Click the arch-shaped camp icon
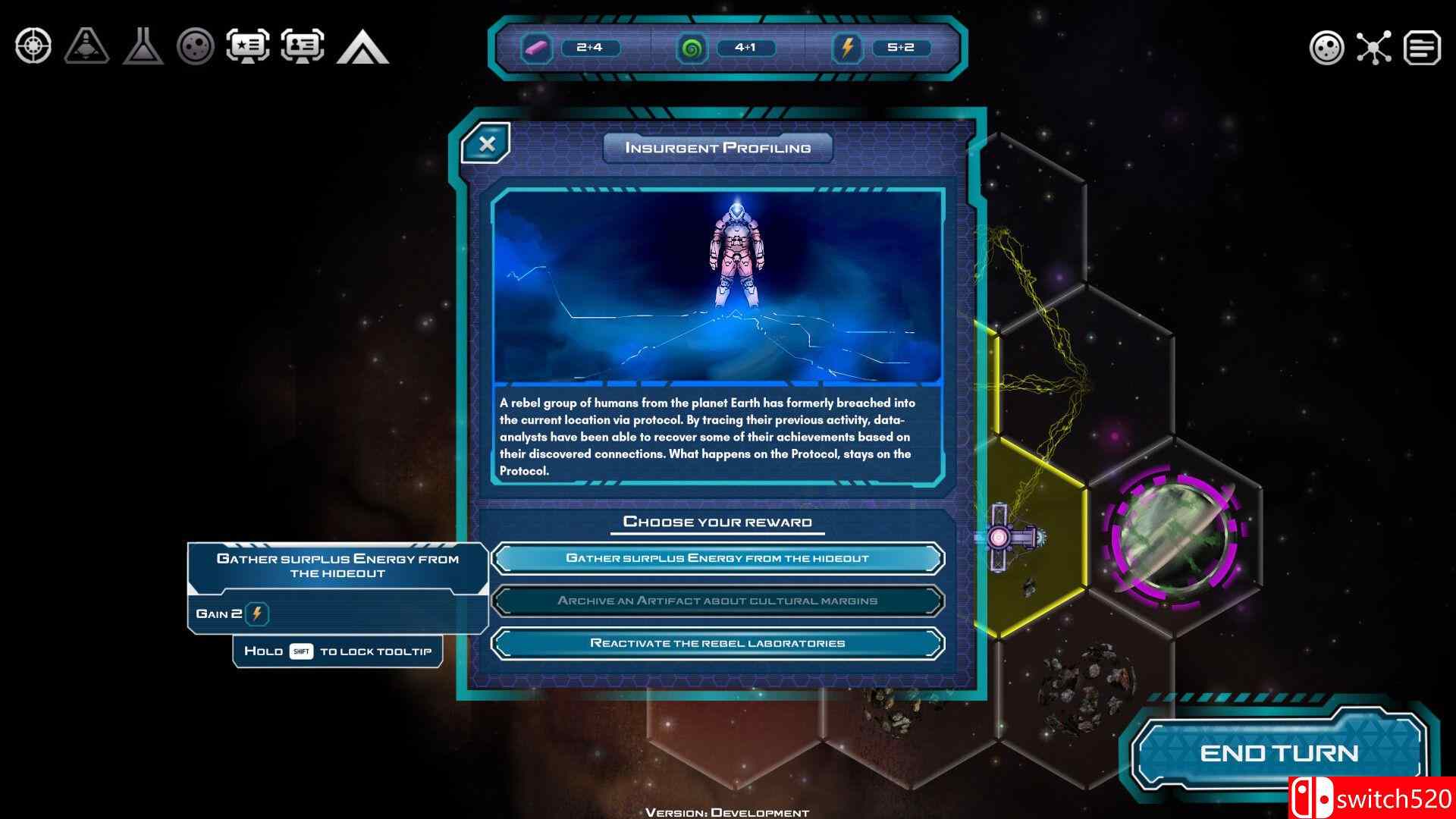Viewport: 1456px width, 819px height. pos(362,47)
